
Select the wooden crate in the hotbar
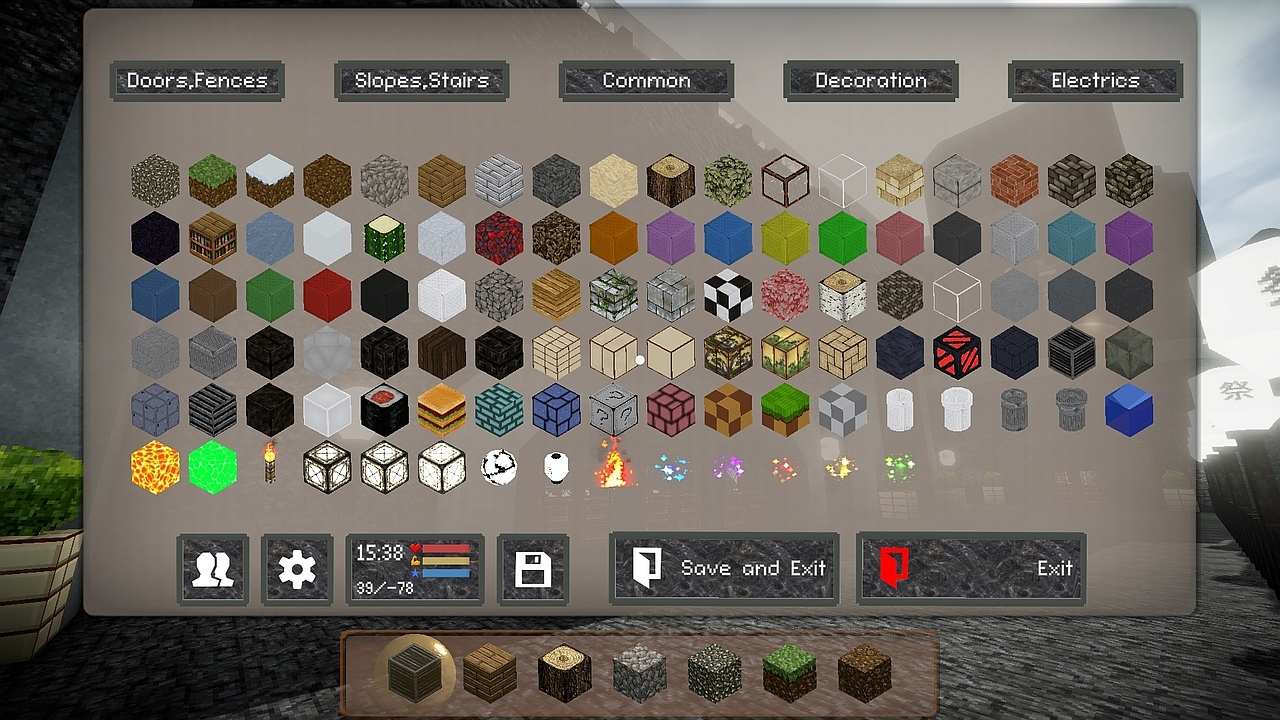[413, 675]
